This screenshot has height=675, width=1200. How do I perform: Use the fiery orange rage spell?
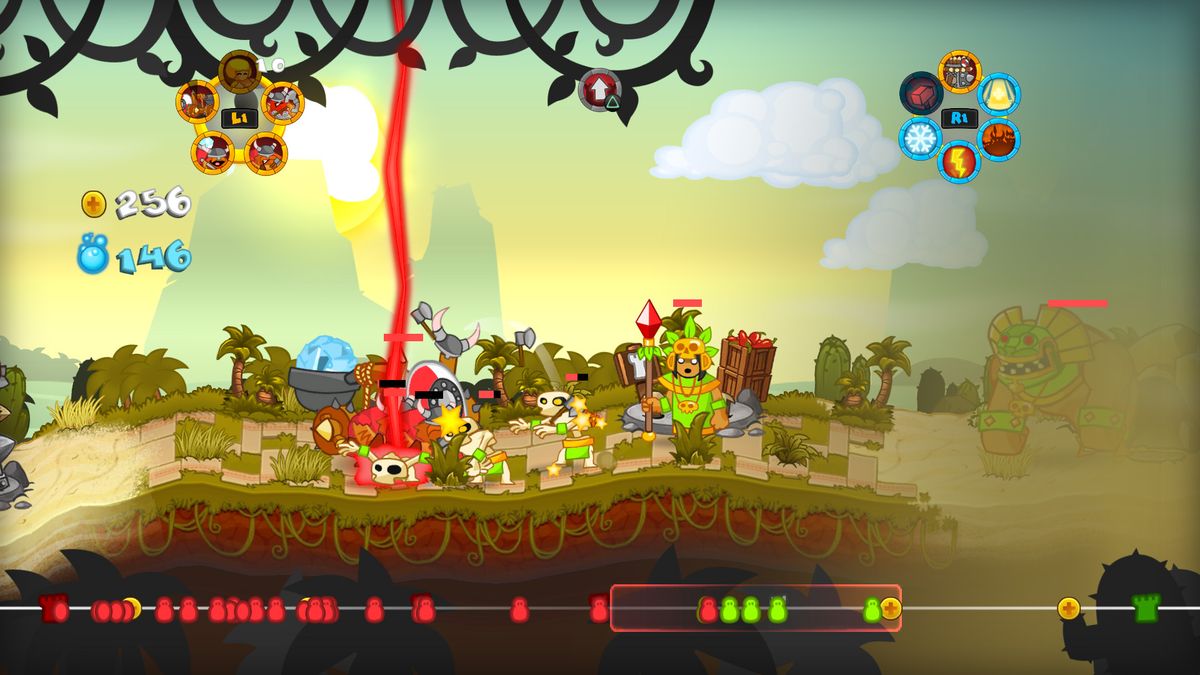(x=998, y=139)
